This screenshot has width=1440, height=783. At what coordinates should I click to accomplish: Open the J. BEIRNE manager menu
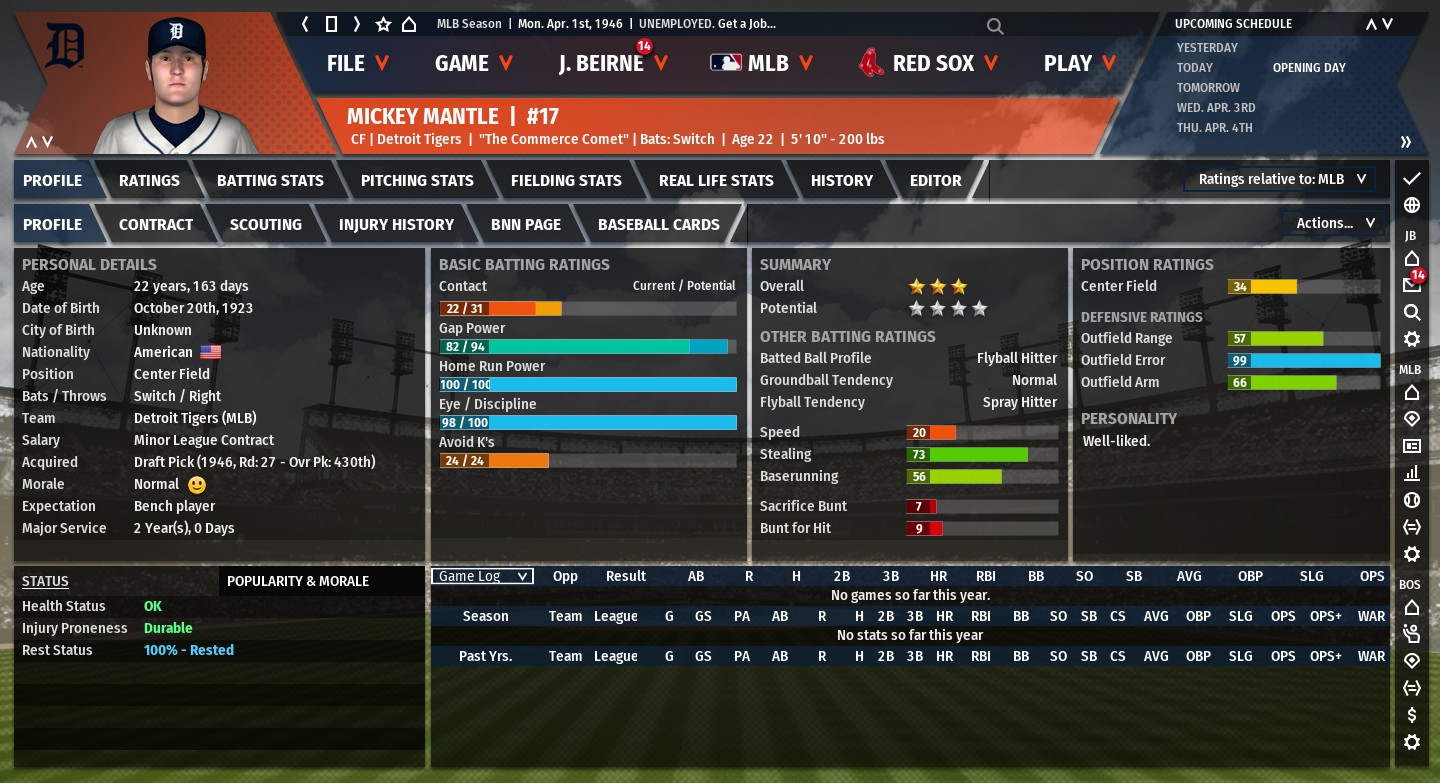(612, 63)
